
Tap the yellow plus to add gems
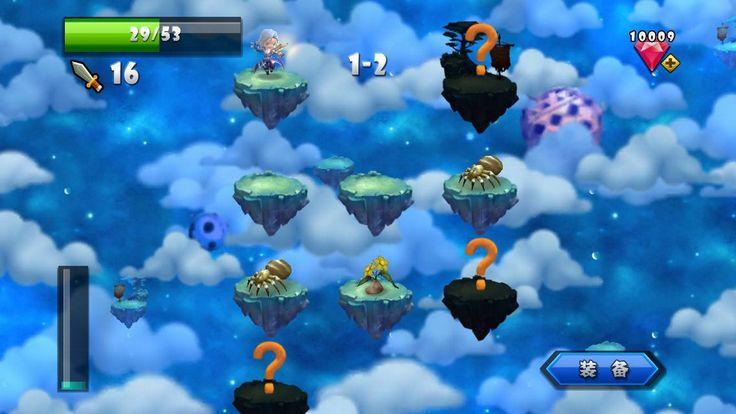(670, 63)
